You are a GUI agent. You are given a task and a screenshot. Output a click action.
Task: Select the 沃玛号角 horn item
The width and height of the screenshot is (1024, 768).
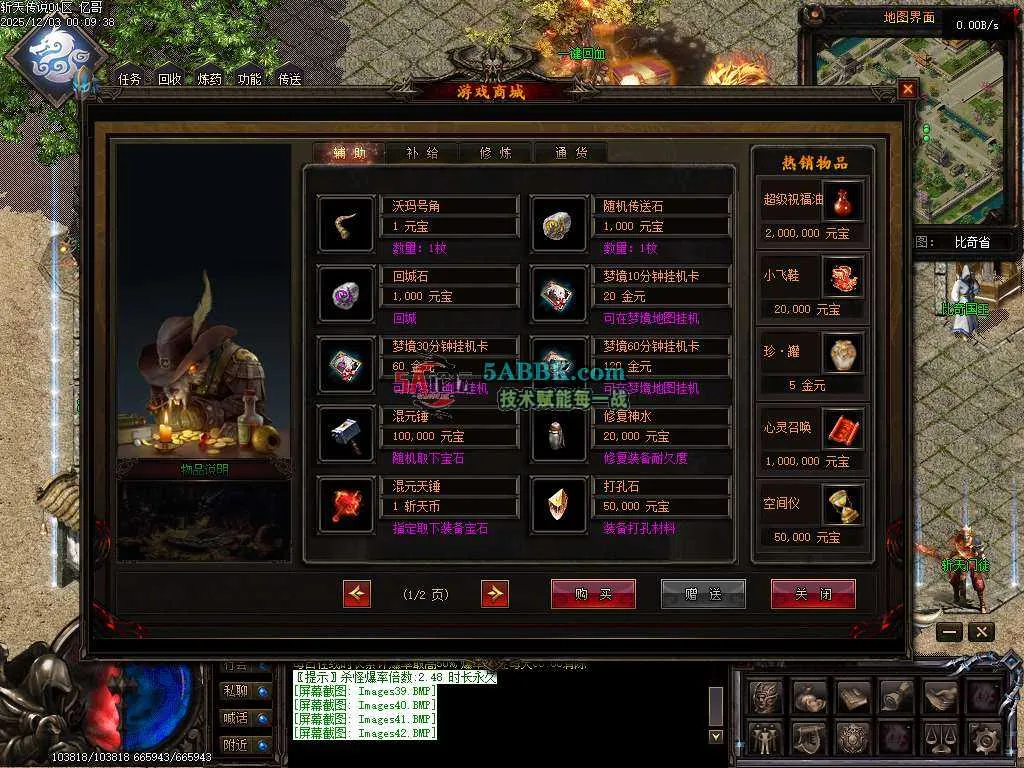[346, 224]
